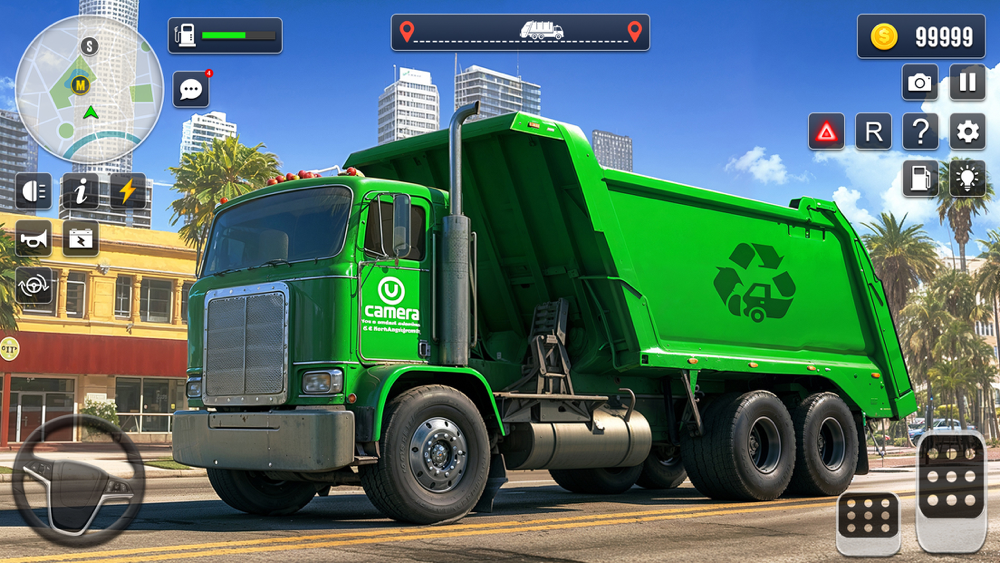The width and height of the screenshot is (1000, 563).
Task: Open the gear settings menu
Action: pos(967,131)
